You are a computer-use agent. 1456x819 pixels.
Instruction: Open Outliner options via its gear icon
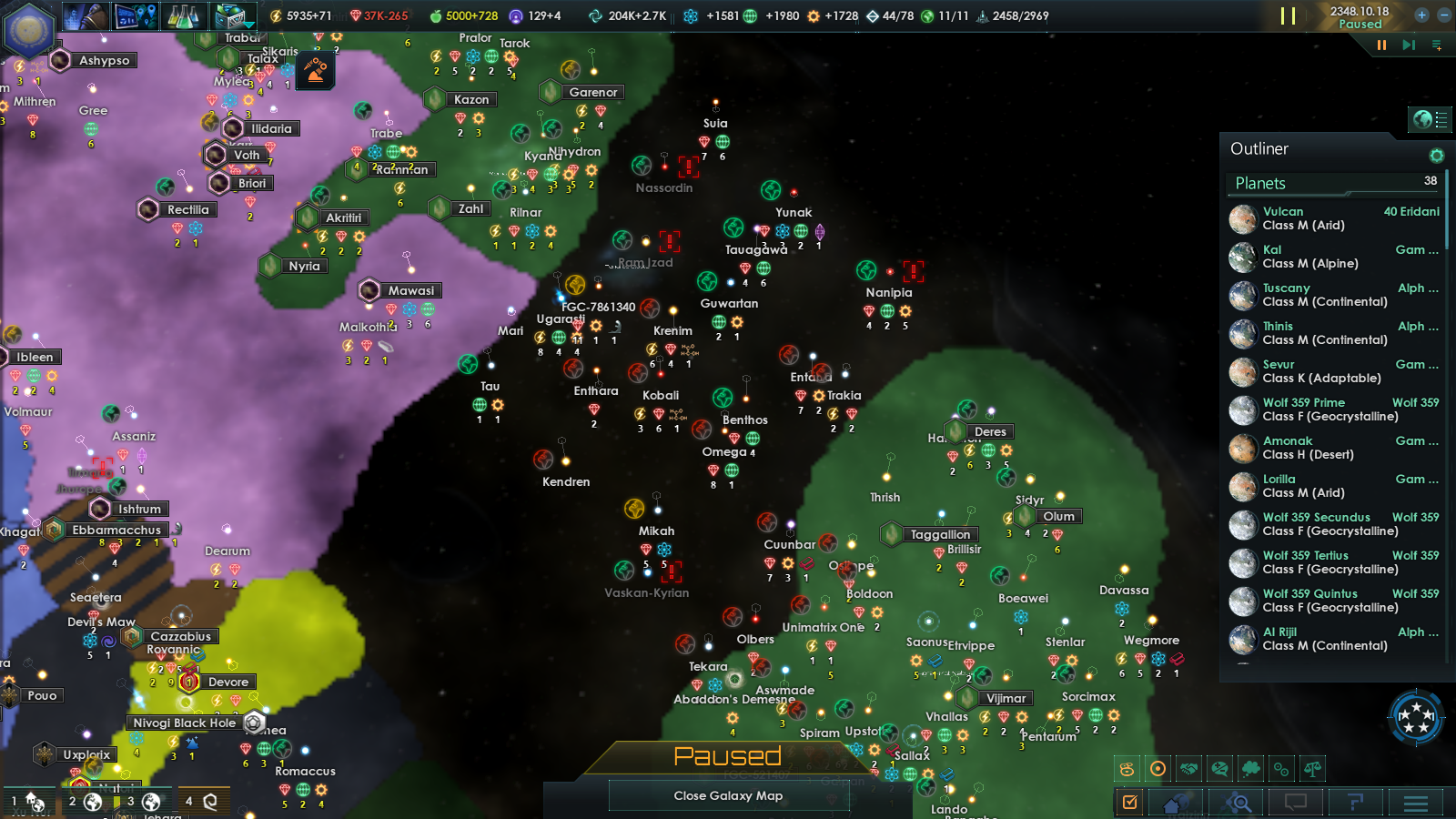click(1438, 155)
